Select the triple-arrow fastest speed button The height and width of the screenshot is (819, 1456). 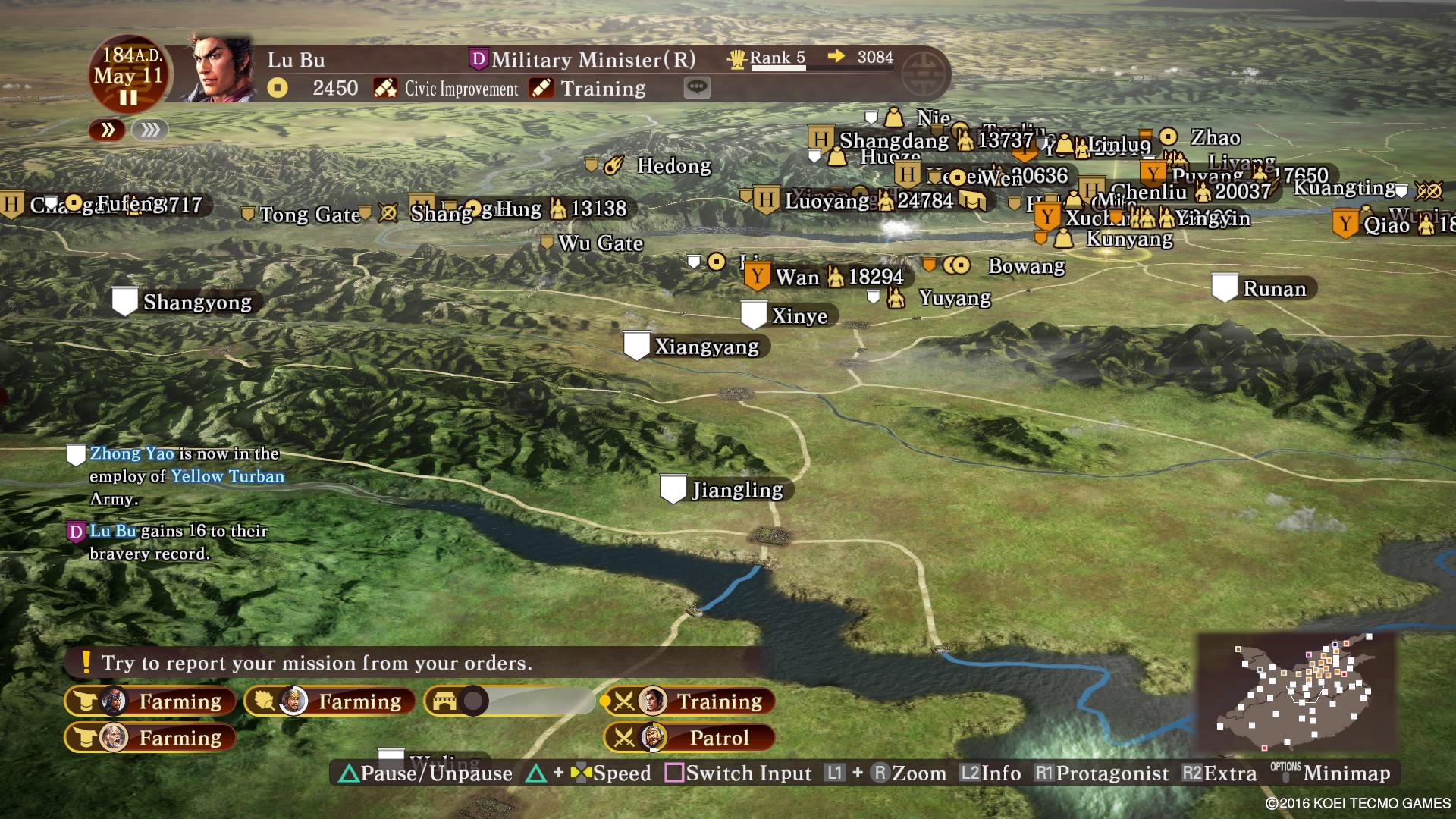(x=150, y=130)
